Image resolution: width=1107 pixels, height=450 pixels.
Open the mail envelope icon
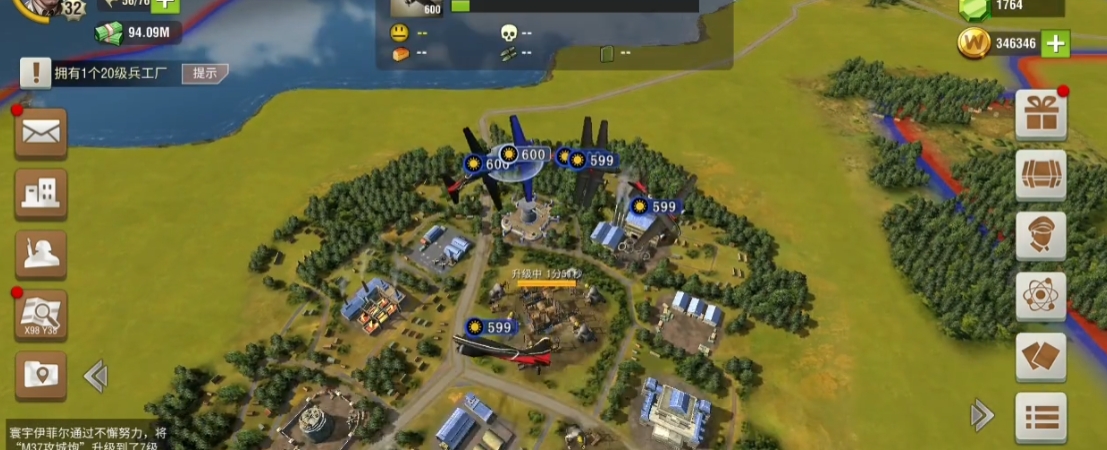tap(41, 133)
